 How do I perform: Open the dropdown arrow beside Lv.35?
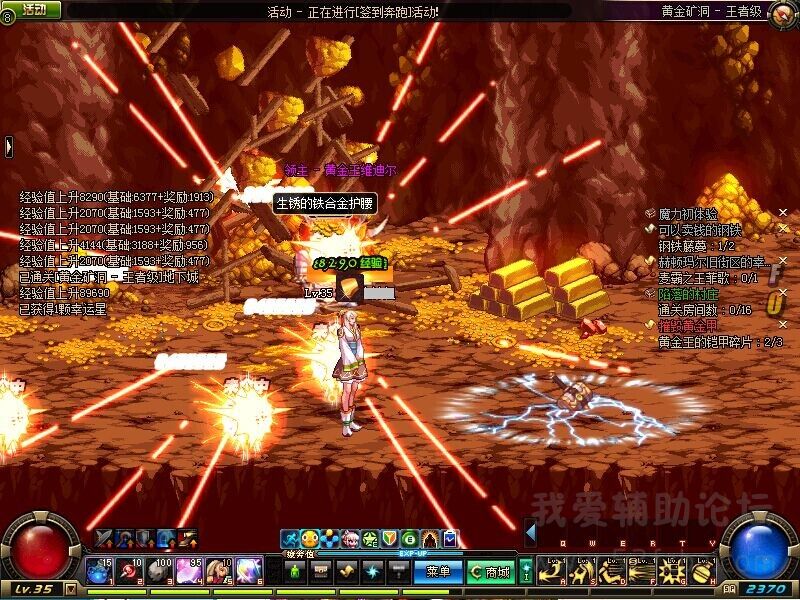click(x=70, y=589)
